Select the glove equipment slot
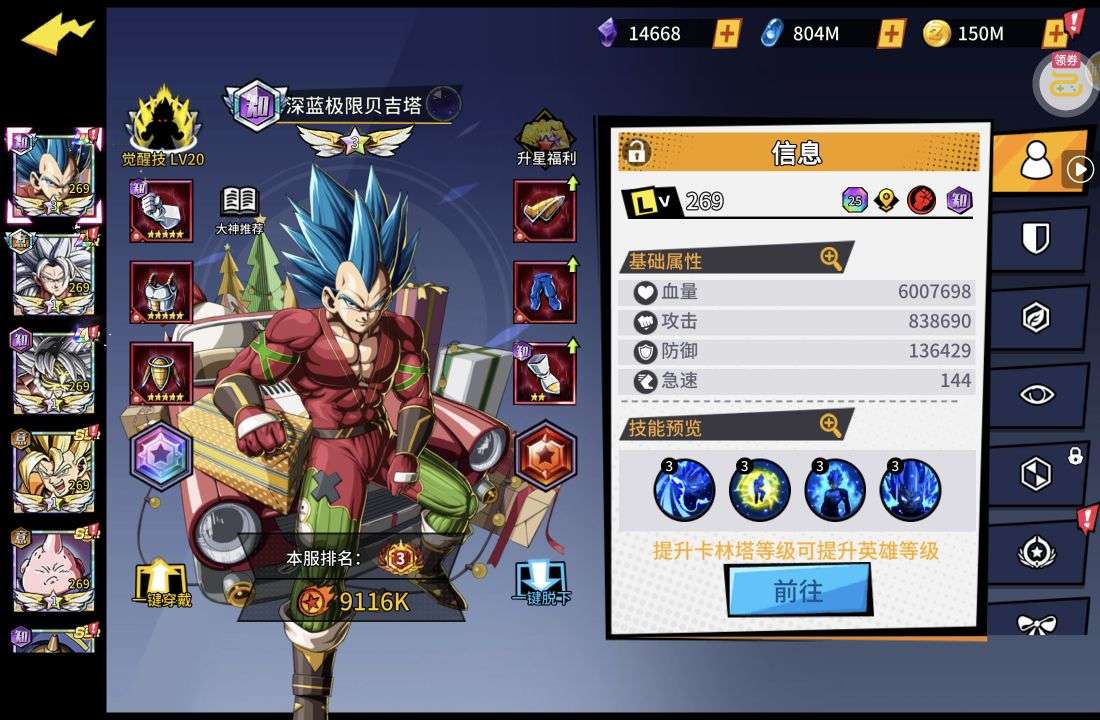Screen dimensions: 1100x720 161,210
